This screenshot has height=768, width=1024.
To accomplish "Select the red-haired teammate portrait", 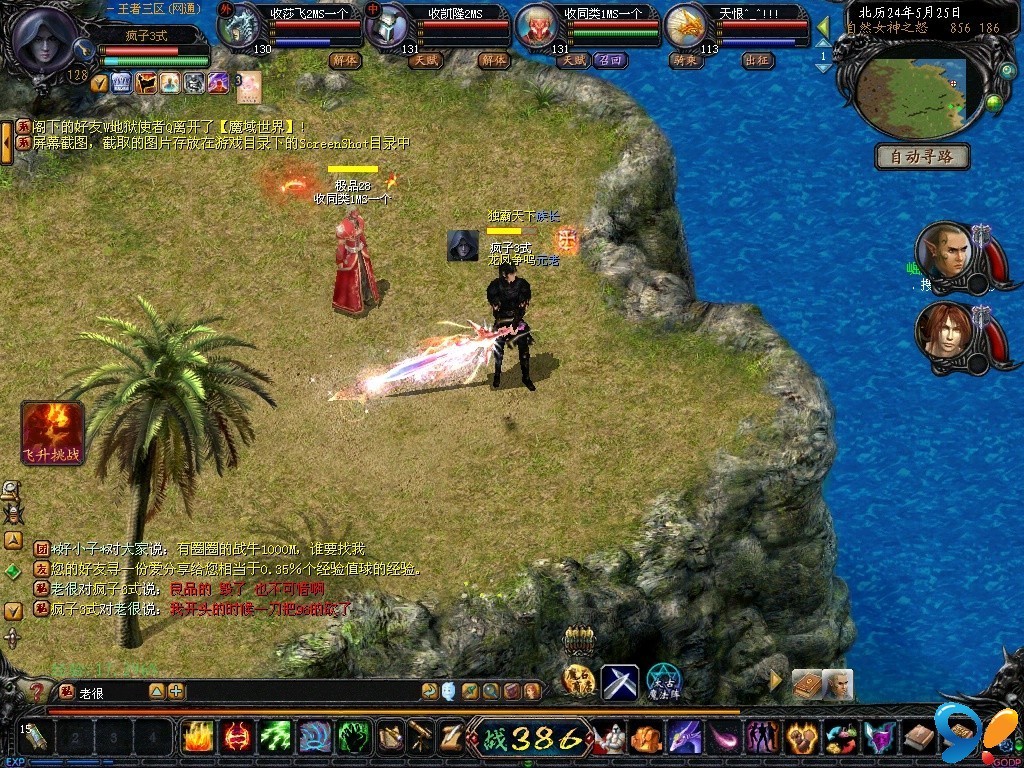I will click(x=943, y=332).
